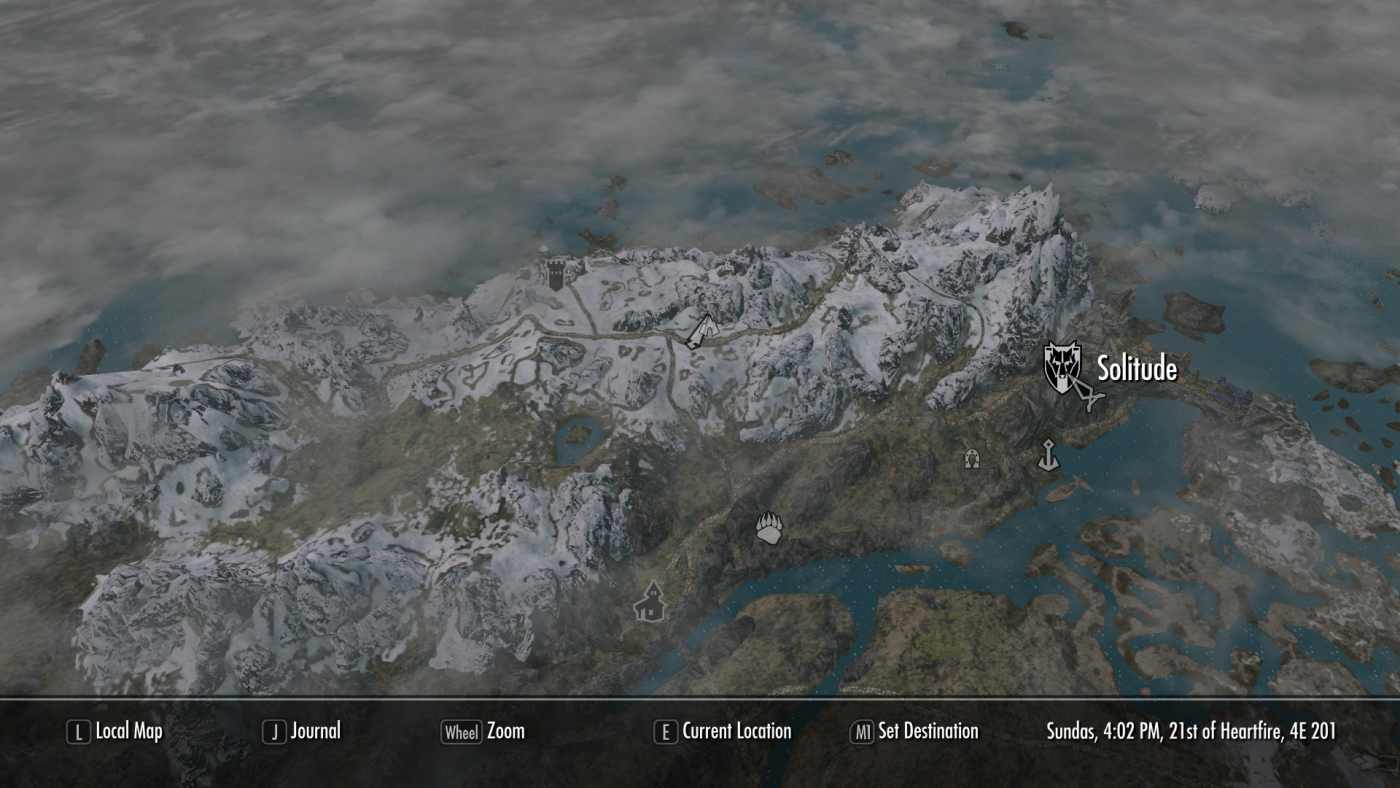The width and height of the screenshot is (1400, 788).
Task: Click the farmhouse marker in the south
Action: [x=652, y=601]
